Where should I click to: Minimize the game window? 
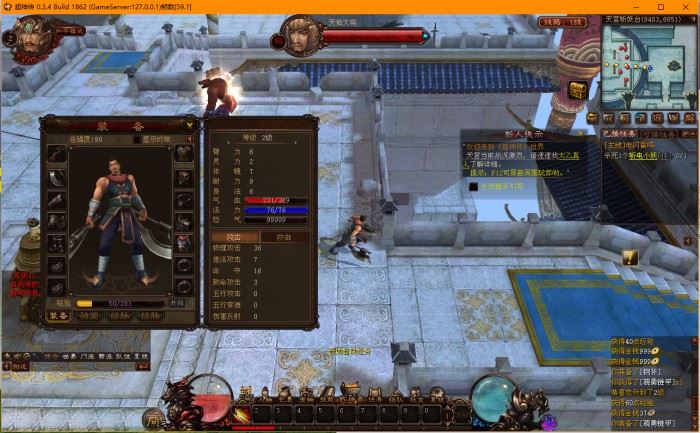tap(633, 7)
